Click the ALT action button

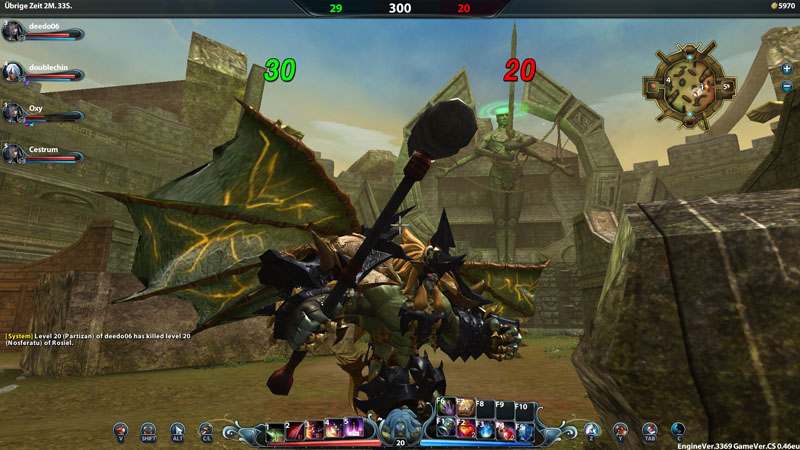(x=177, y=430)
